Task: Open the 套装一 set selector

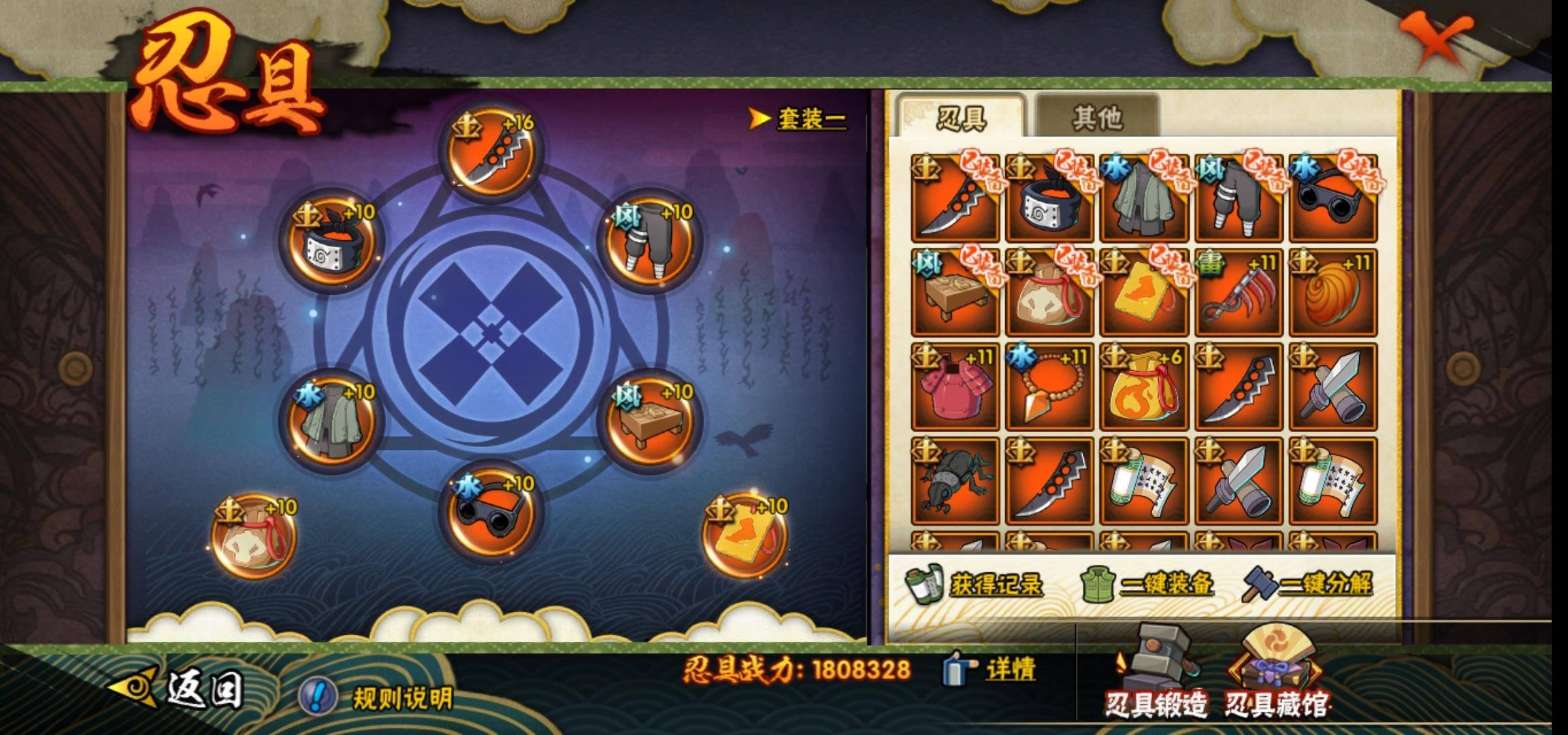Action: (799, 119)
